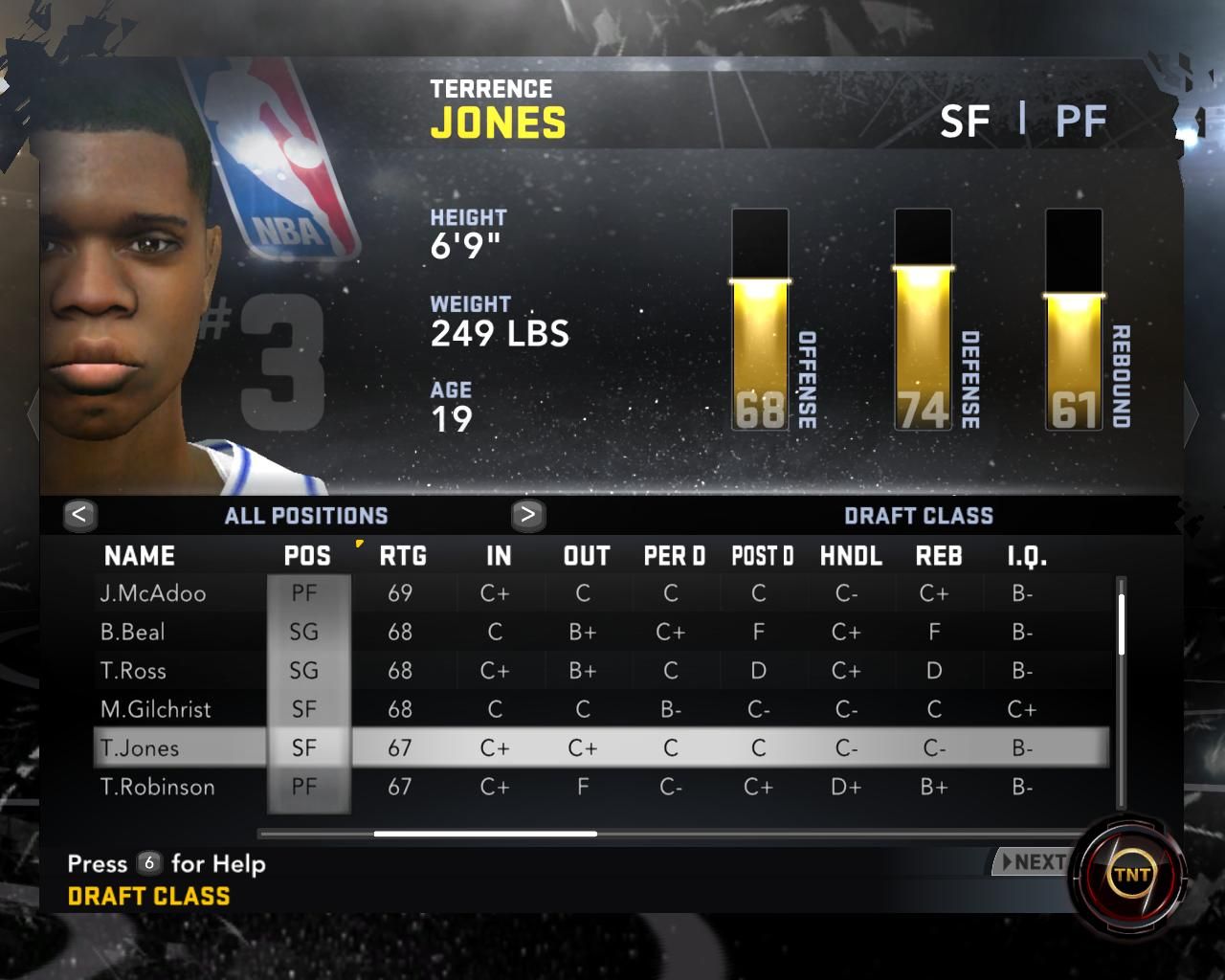
Task: Highlight the M.Gilchrist row
Action: 156,710
